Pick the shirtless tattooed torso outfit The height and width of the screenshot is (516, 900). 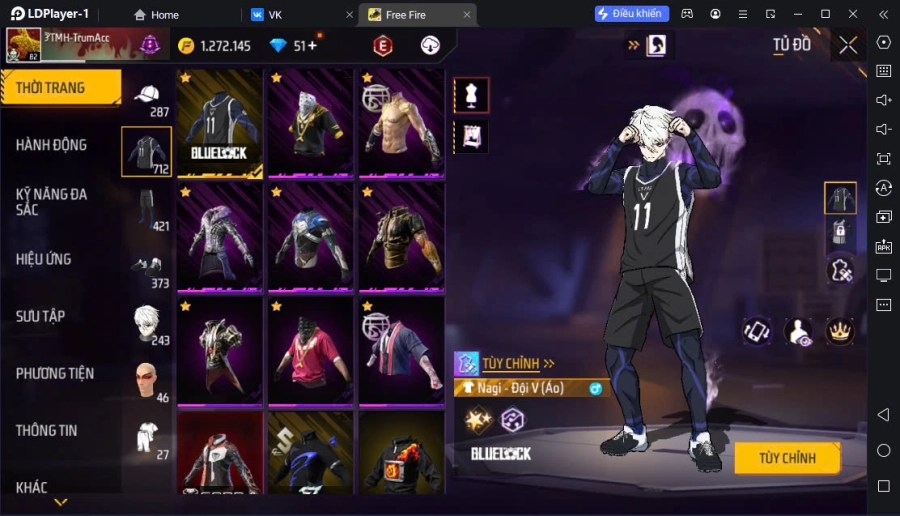401,123
